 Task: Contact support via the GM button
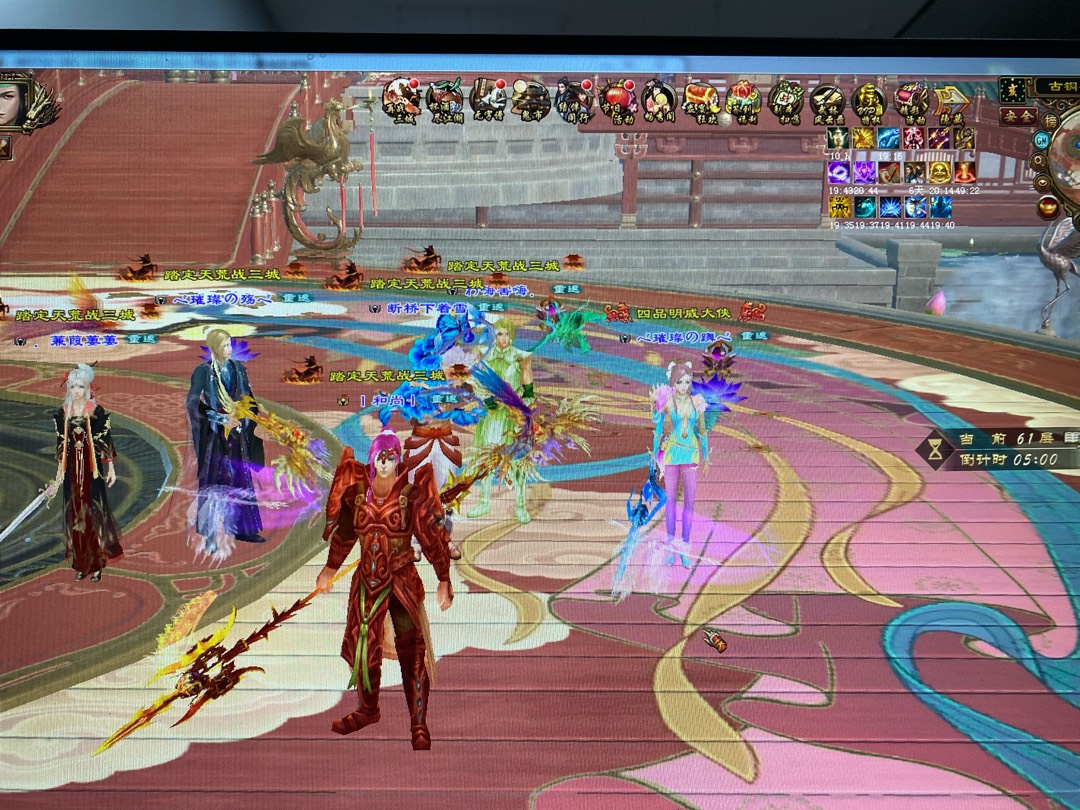1041,140
